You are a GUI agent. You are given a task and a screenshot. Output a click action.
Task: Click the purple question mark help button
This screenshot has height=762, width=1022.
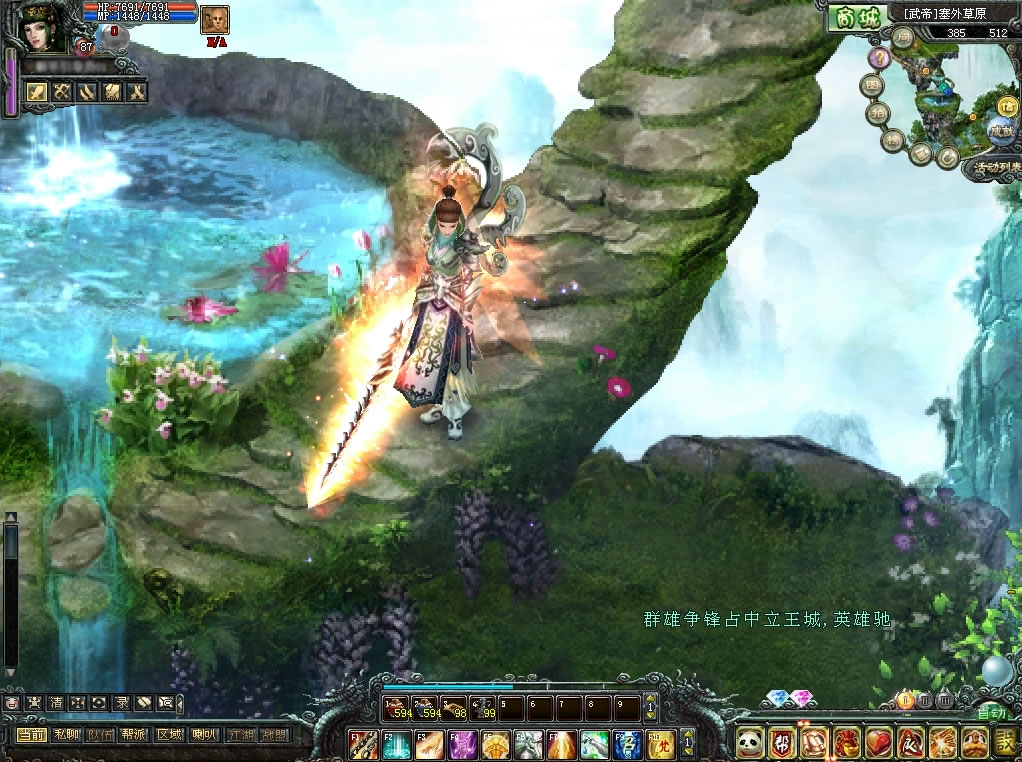click(879, 58)
